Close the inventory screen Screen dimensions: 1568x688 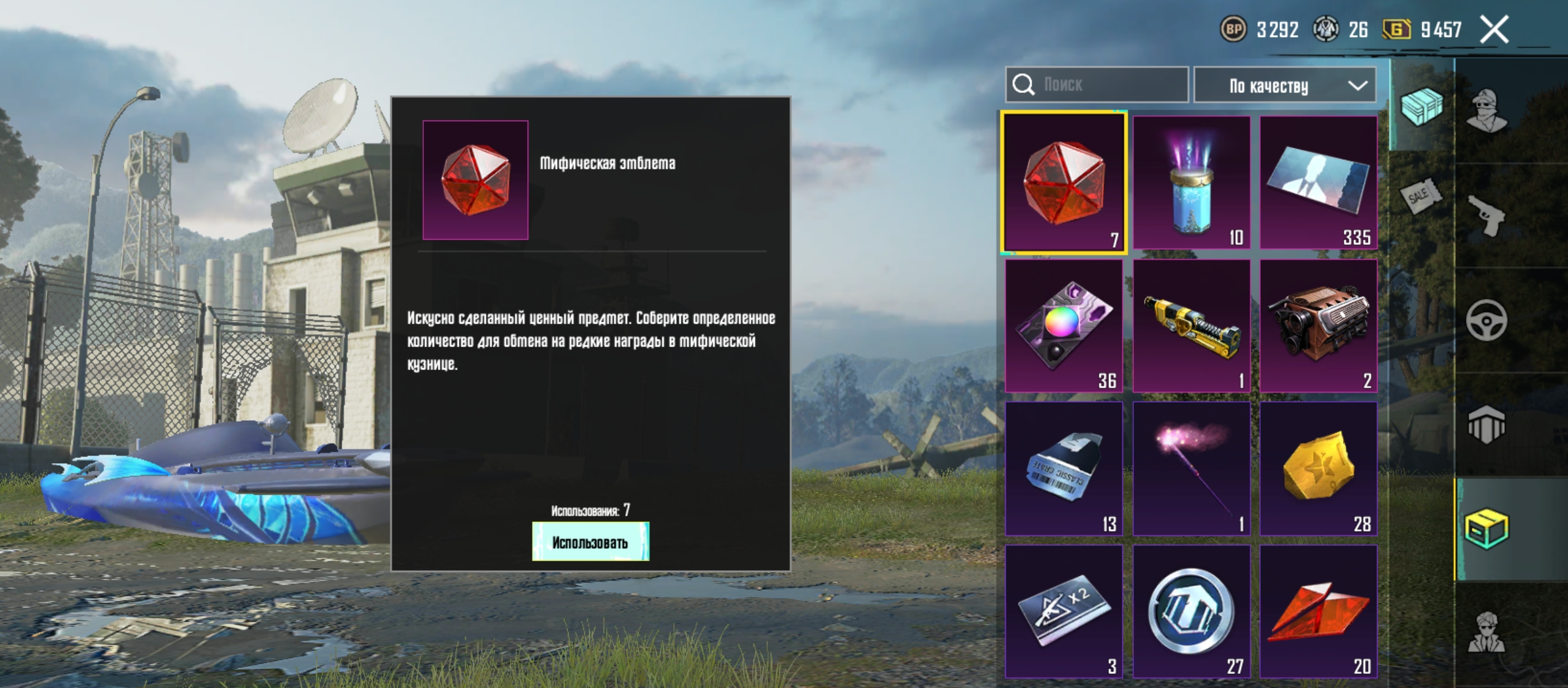1495,30
